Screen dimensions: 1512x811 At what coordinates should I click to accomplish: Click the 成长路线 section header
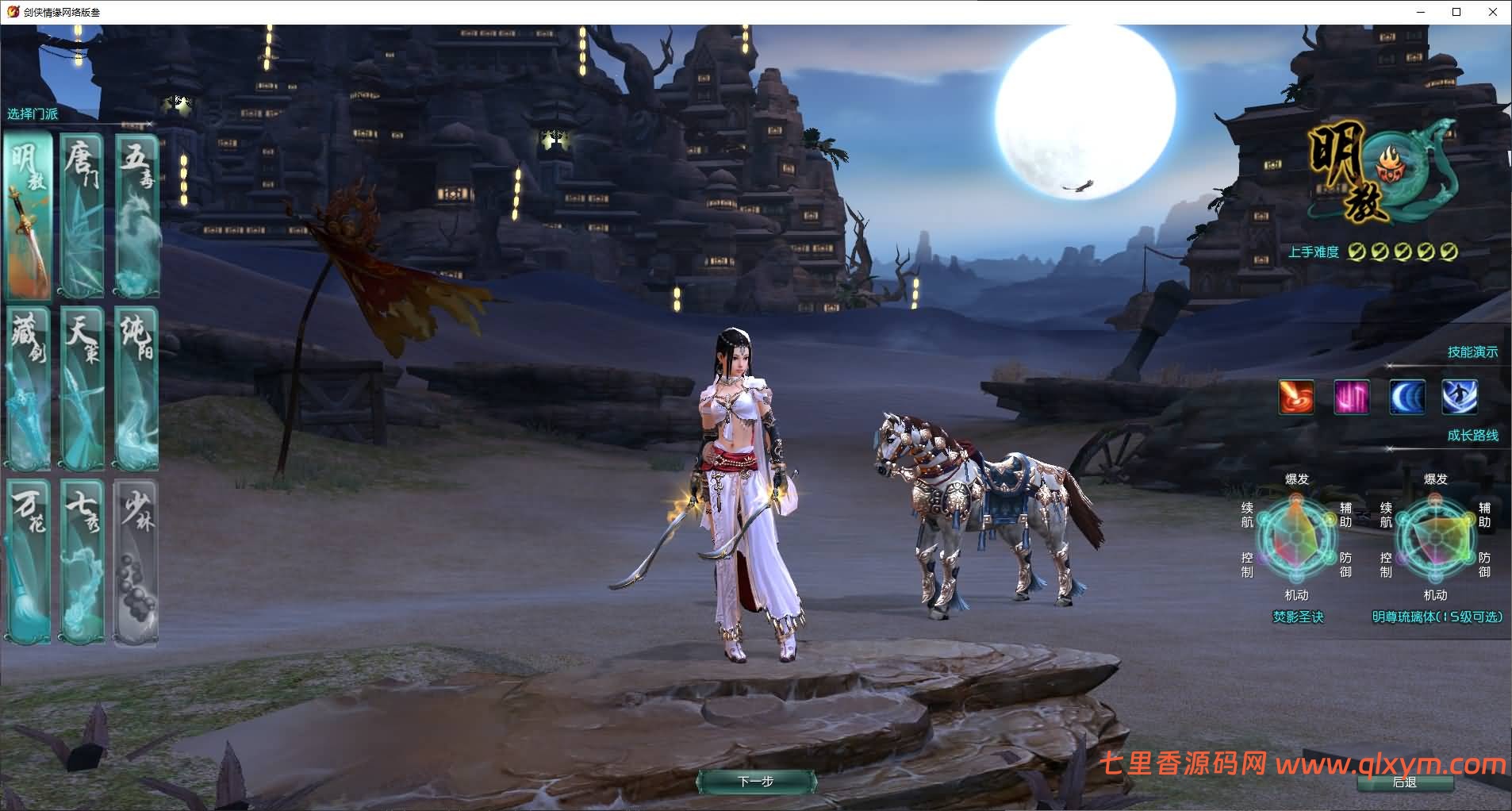coord(1474,436)
